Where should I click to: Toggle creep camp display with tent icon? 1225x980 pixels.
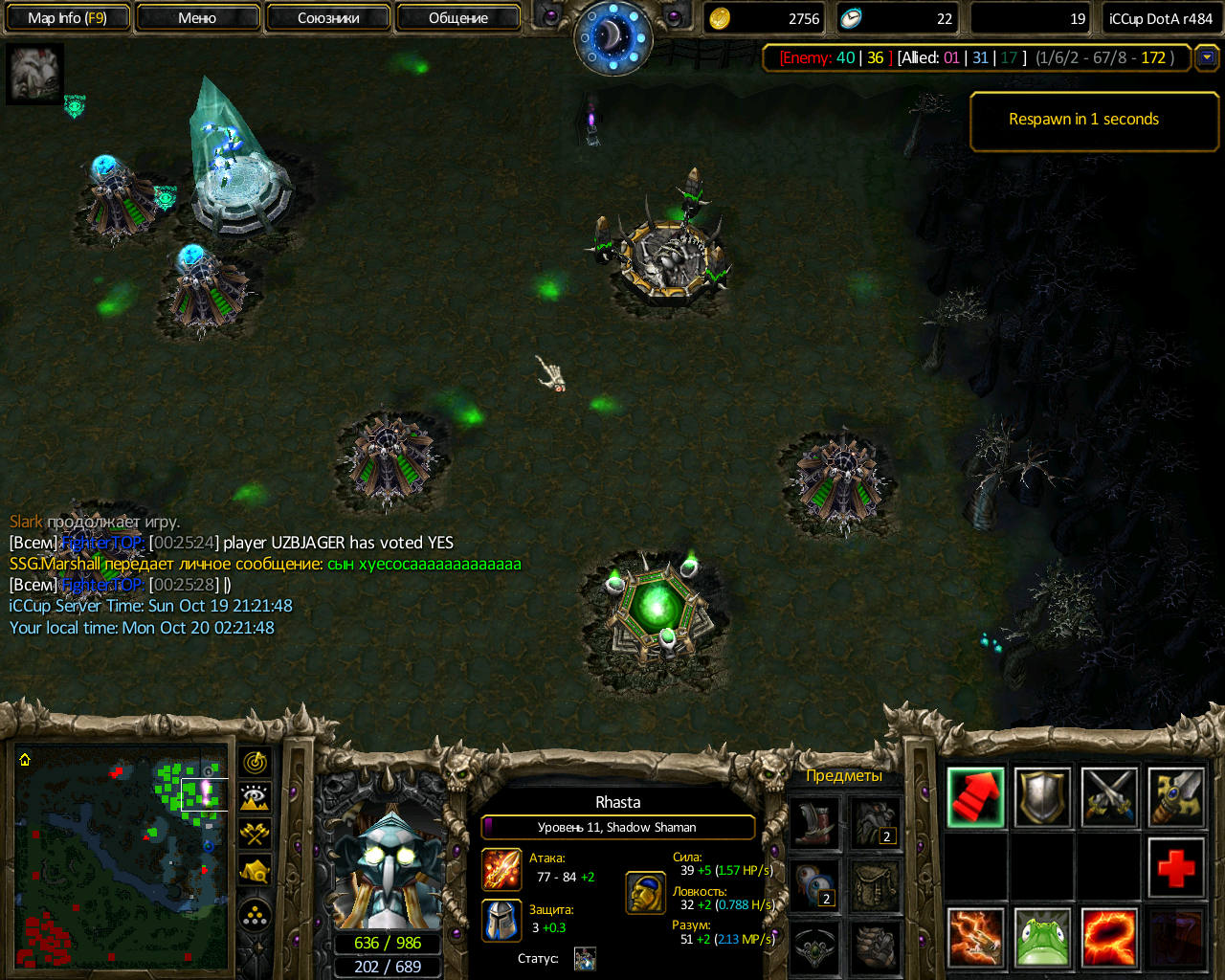click(x=255, y=870)
